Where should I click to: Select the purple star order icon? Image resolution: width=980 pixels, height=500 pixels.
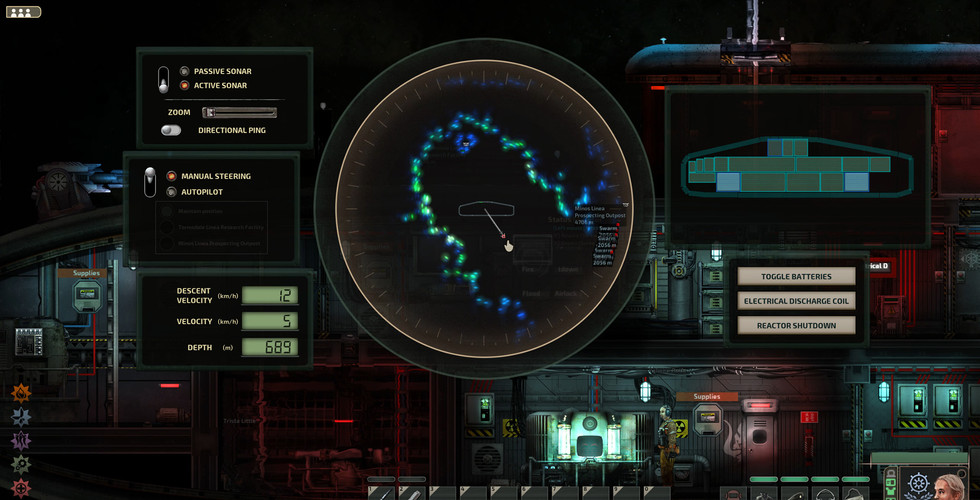21,441
